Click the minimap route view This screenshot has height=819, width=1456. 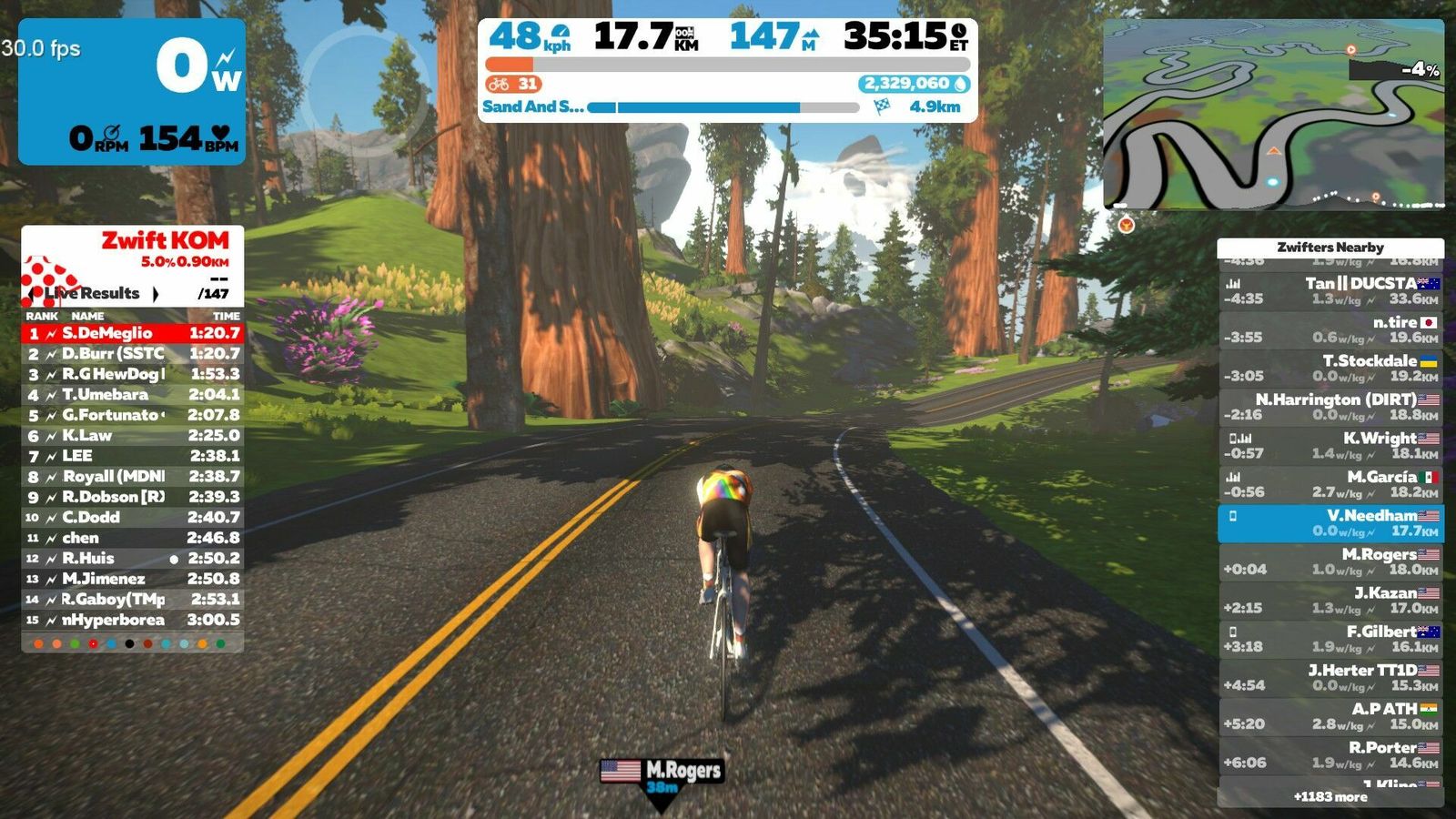(1273, 114)
